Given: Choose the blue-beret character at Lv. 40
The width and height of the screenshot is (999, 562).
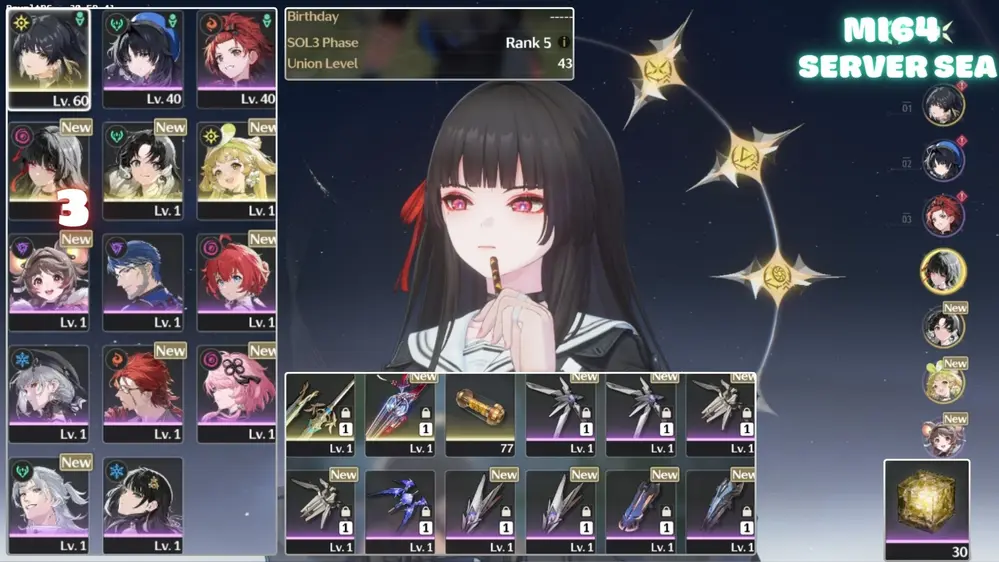Looking at the screenshot, I should [x=143, y=58].
